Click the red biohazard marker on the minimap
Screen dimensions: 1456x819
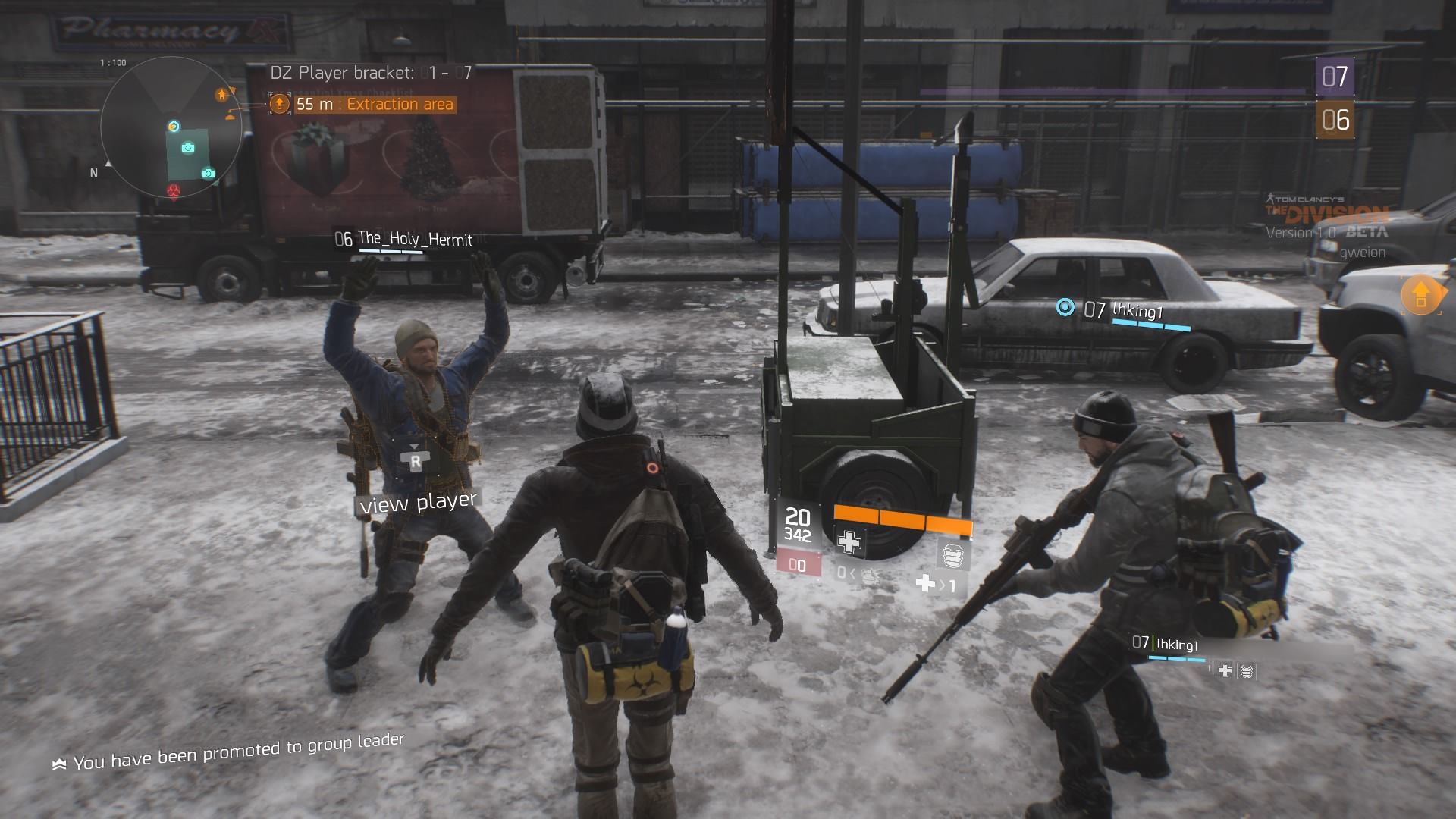174,190
